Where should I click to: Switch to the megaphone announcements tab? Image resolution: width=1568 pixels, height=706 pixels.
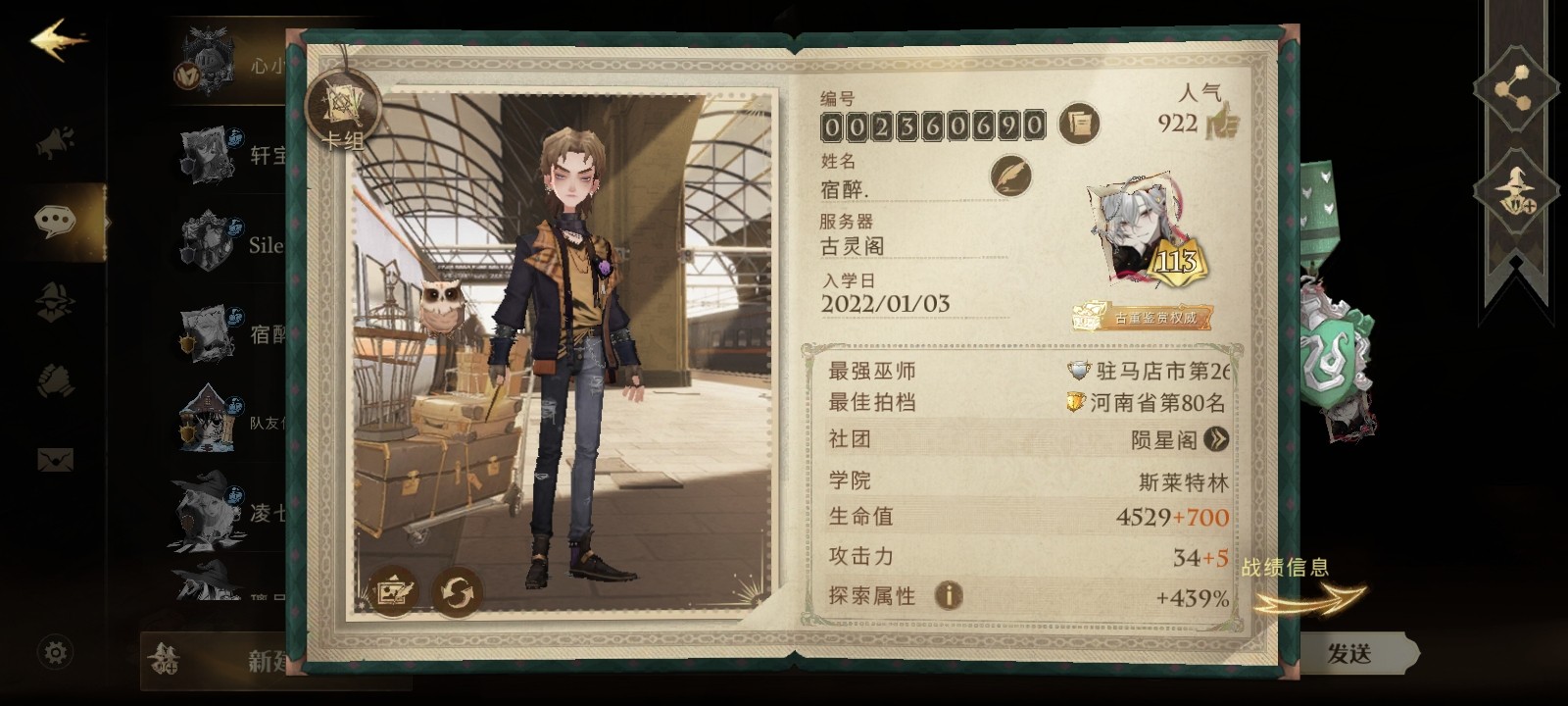[x=56, y=144]
